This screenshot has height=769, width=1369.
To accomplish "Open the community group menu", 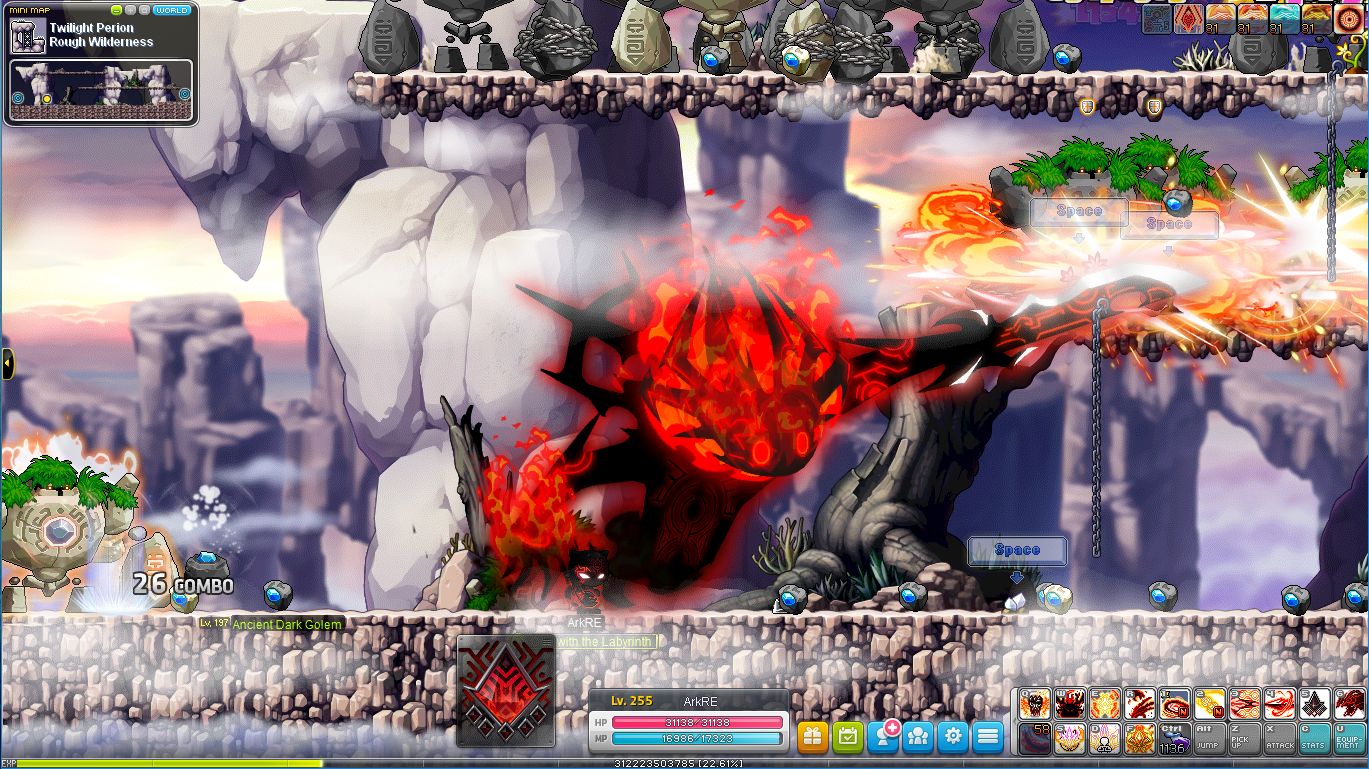I will [918, 737].
